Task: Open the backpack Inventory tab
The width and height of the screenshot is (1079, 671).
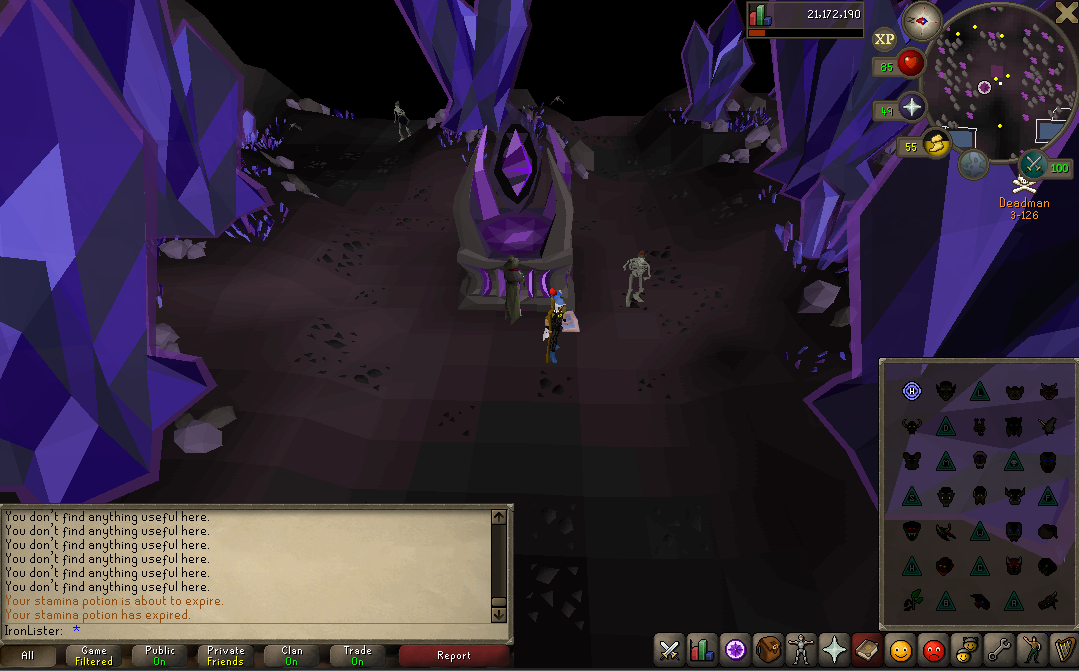Action: [x=767, y=651]
